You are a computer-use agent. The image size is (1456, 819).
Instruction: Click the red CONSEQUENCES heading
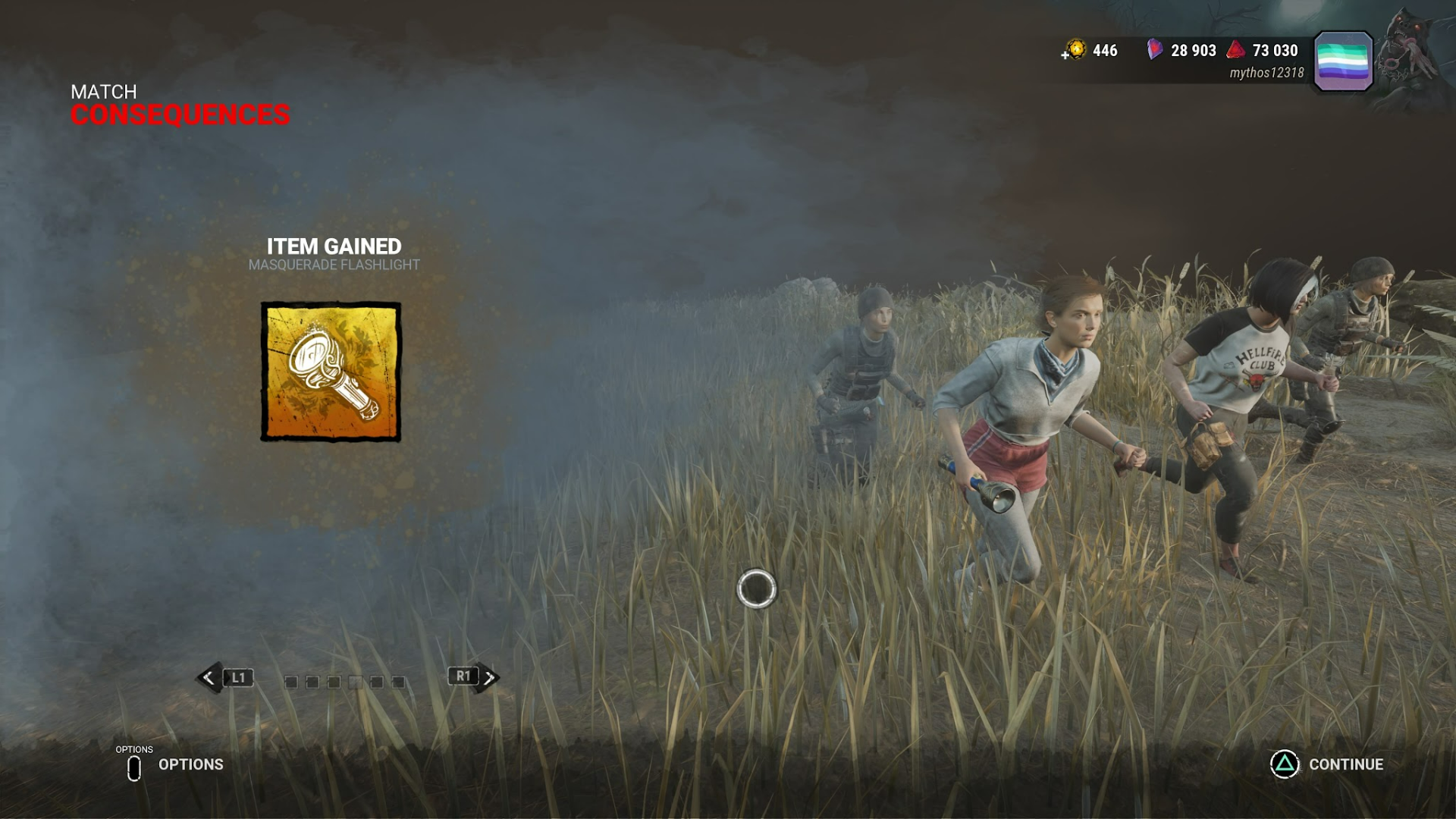(180, 114)
